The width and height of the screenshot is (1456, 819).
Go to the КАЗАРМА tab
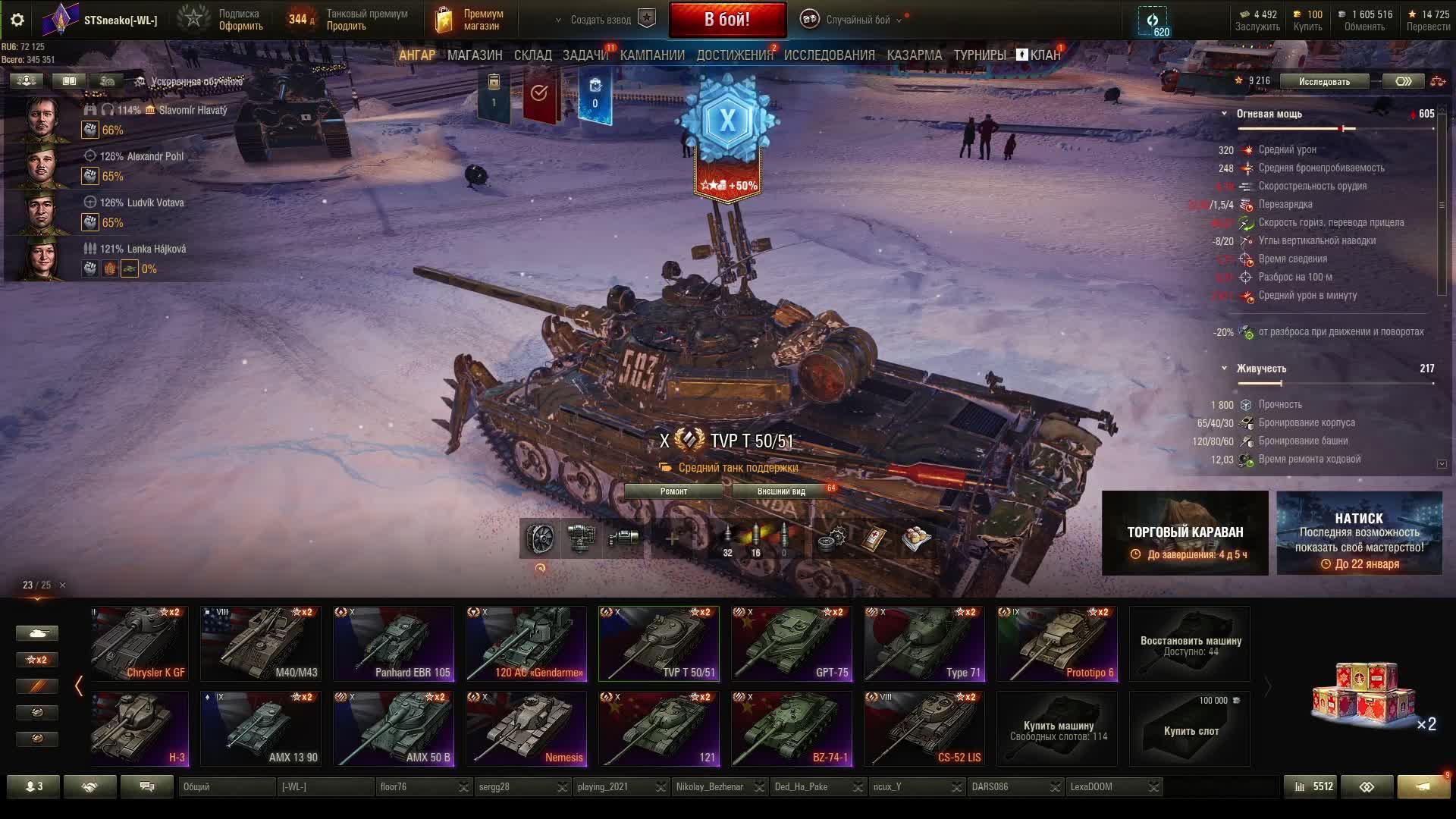coord(914,55)
